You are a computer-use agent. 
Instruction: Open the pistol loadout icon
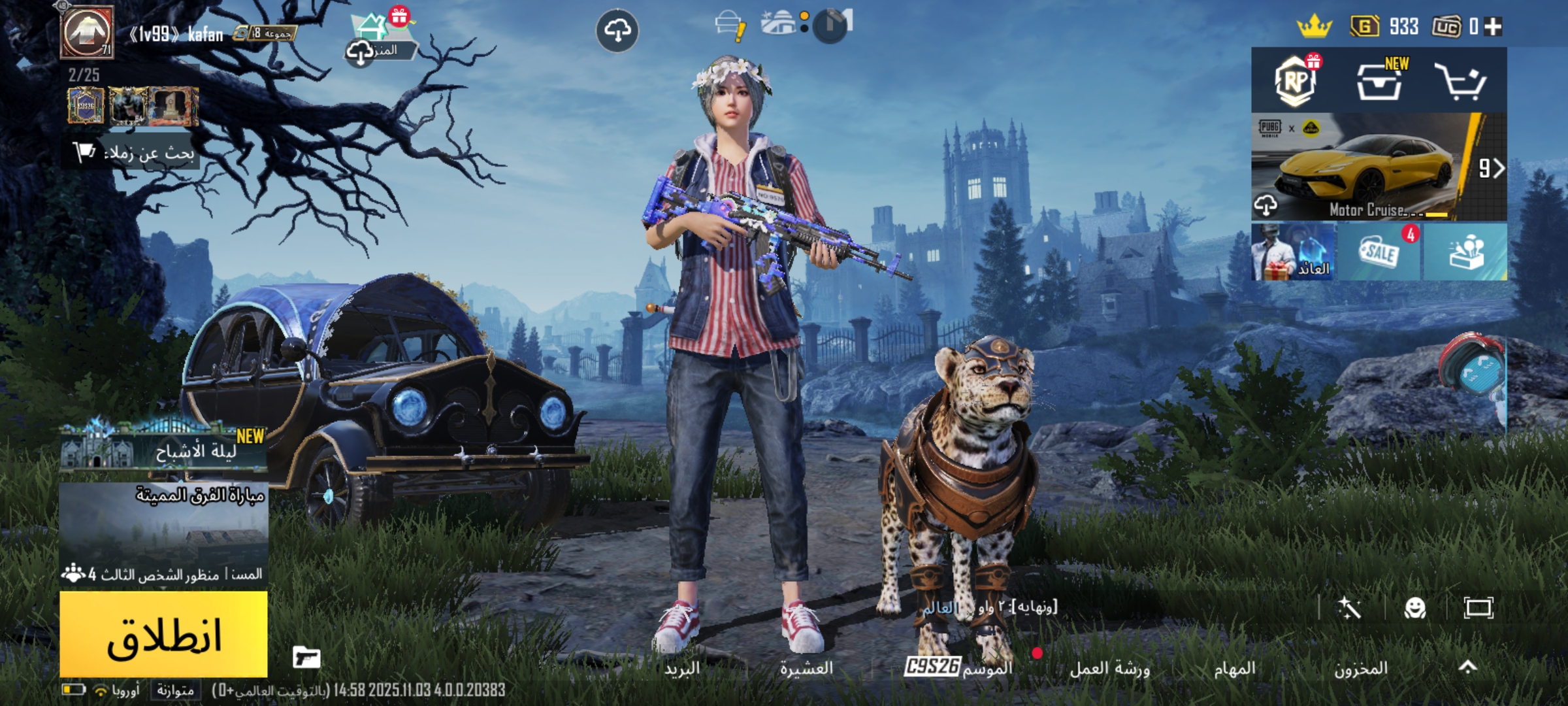(306, 657)
